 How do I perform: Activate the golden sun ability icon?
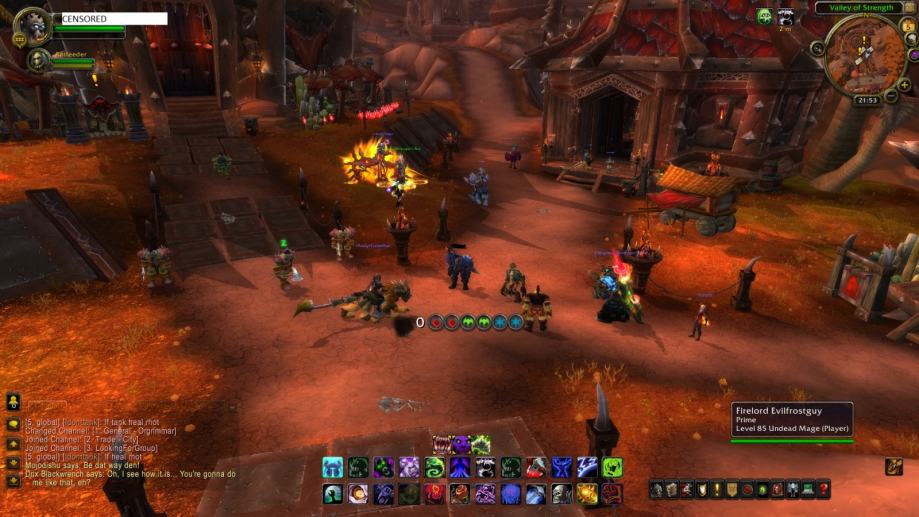[587, 493]
